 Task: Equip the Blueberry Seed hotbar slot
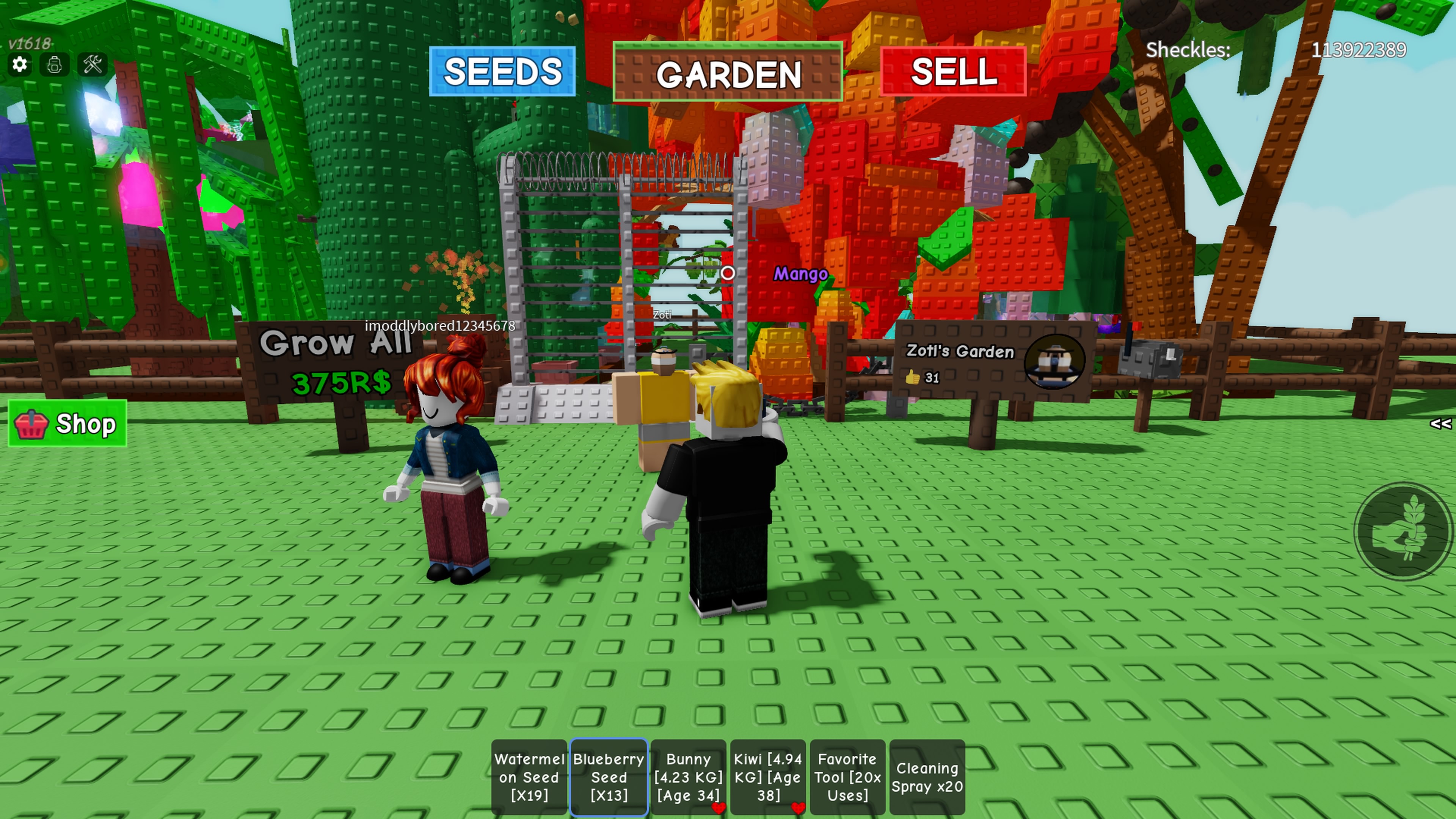(609, 777)
